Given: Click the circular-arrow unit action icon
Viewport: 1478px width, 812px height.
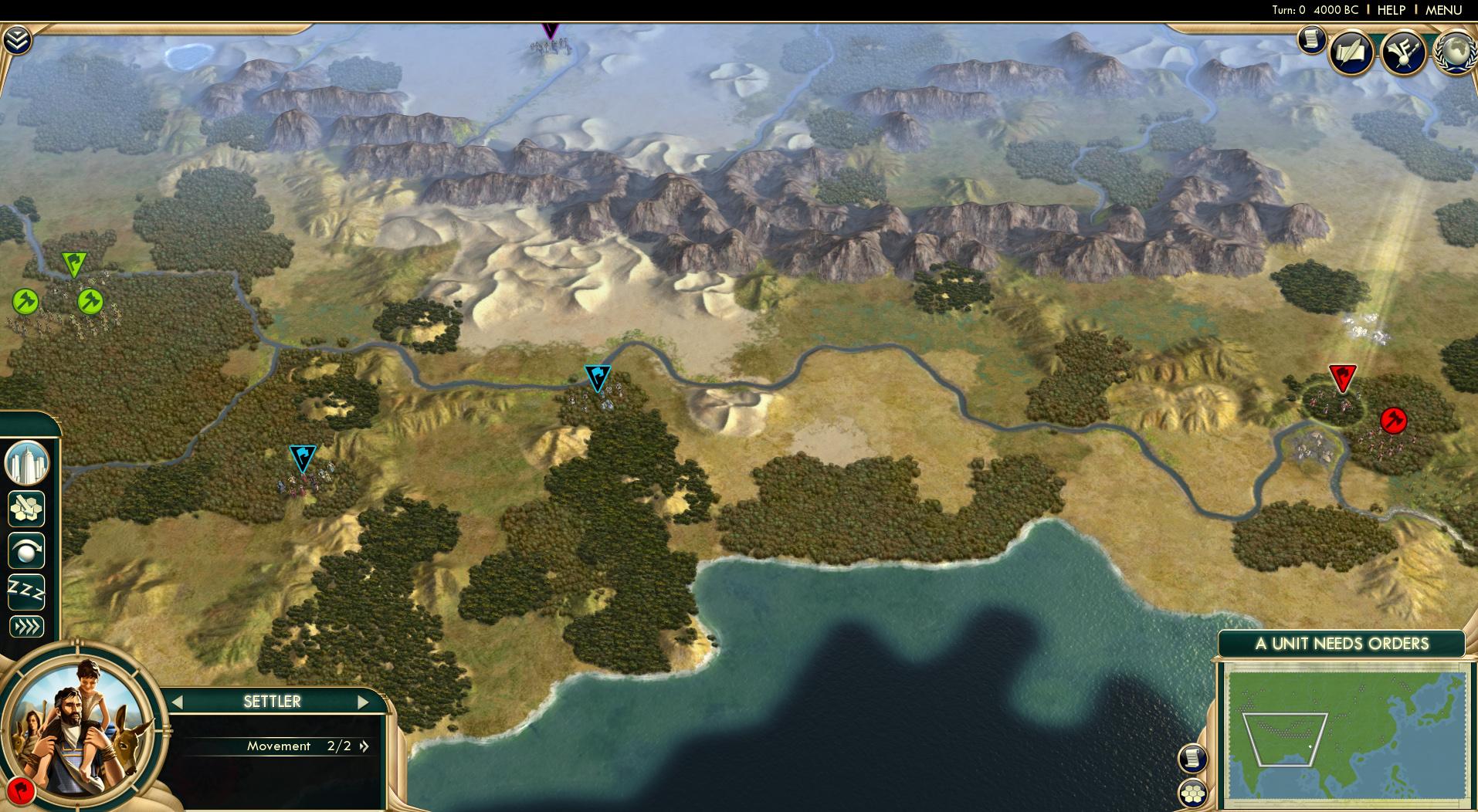Looking at the screenshot, I should pos(25,552).
